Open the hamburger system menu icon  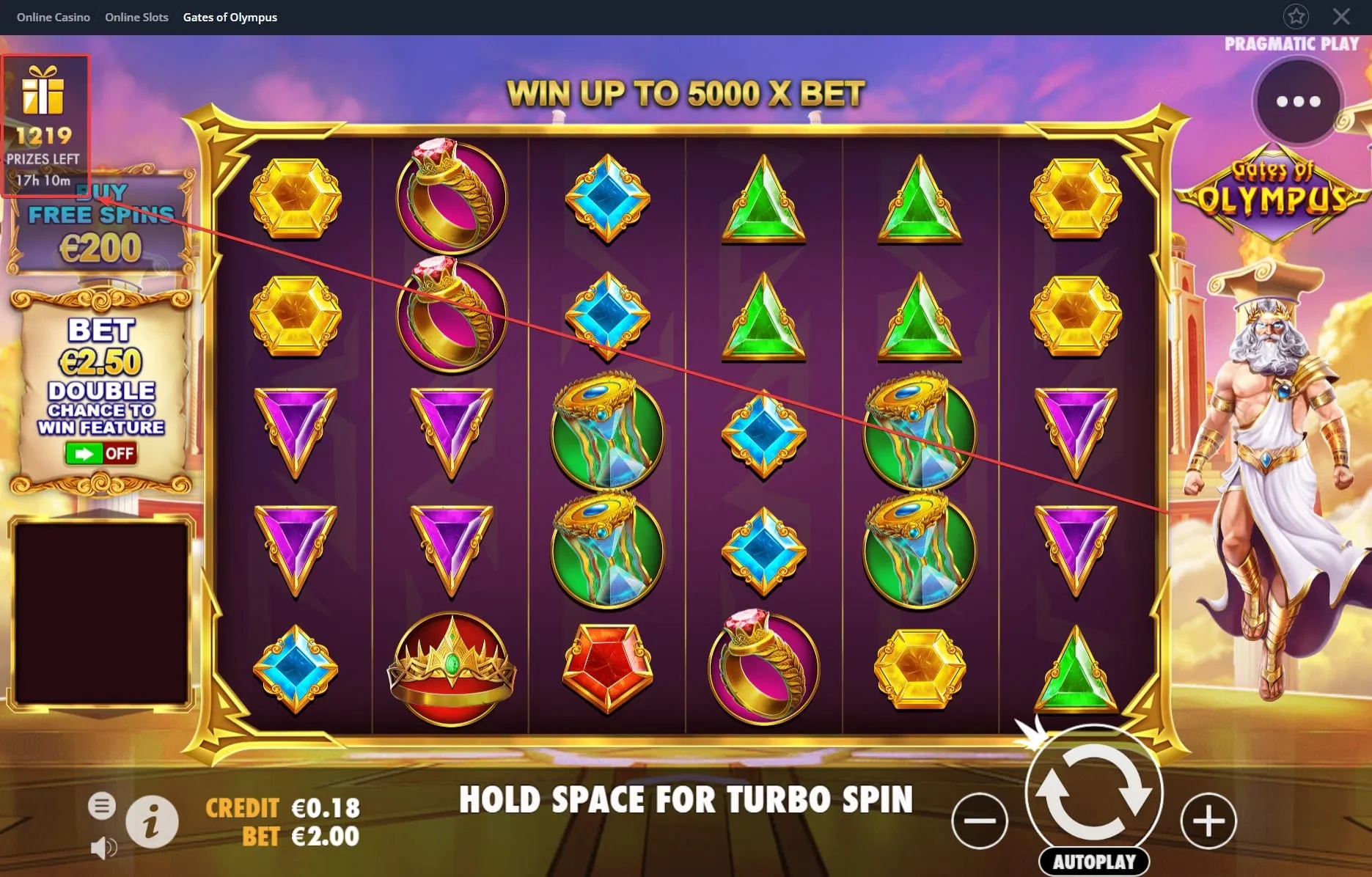pyautogui.click(x=102, y=804)
